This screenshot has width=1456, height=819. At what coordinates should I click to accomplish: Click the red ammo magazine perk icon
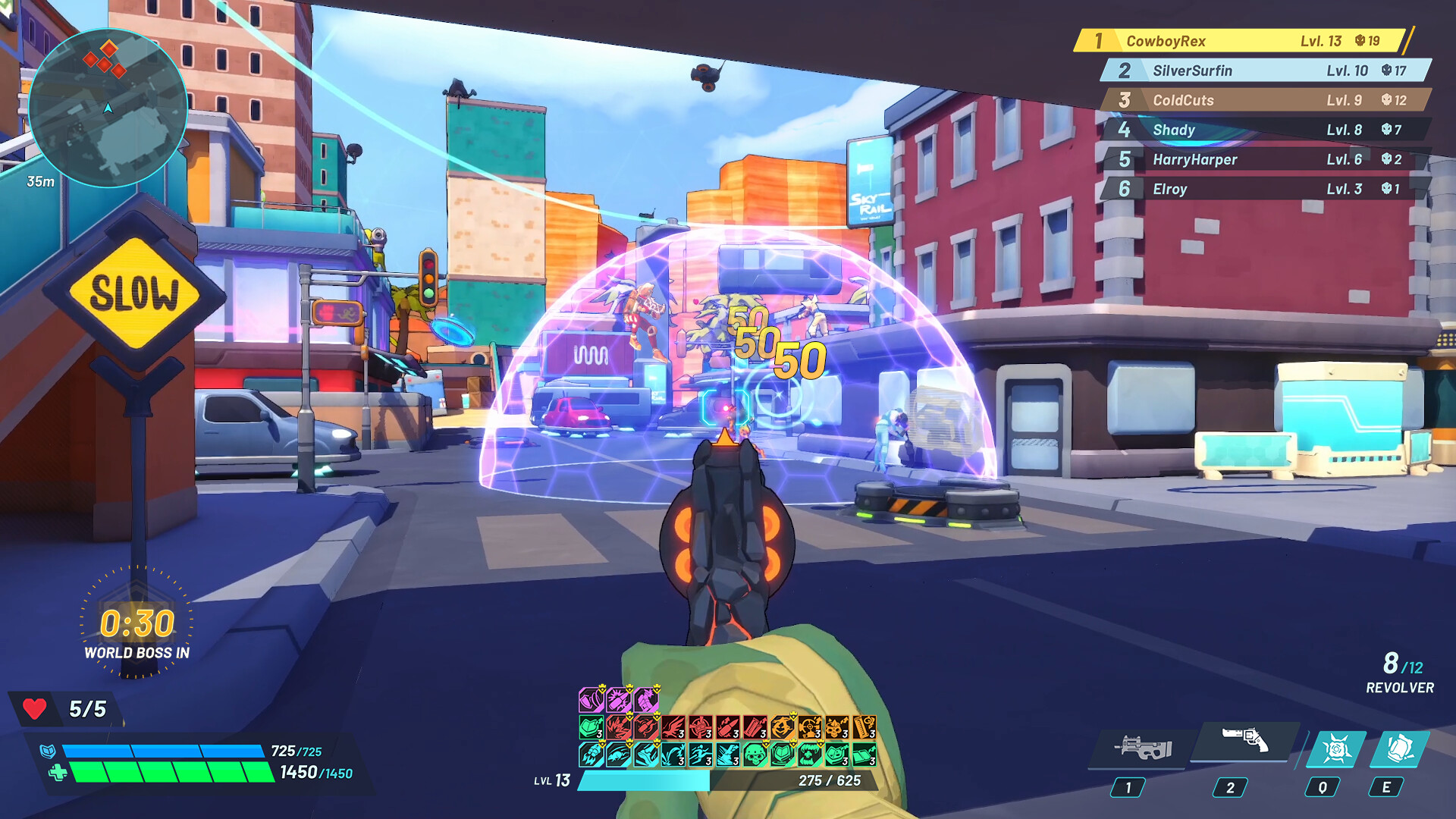point(753,726)
